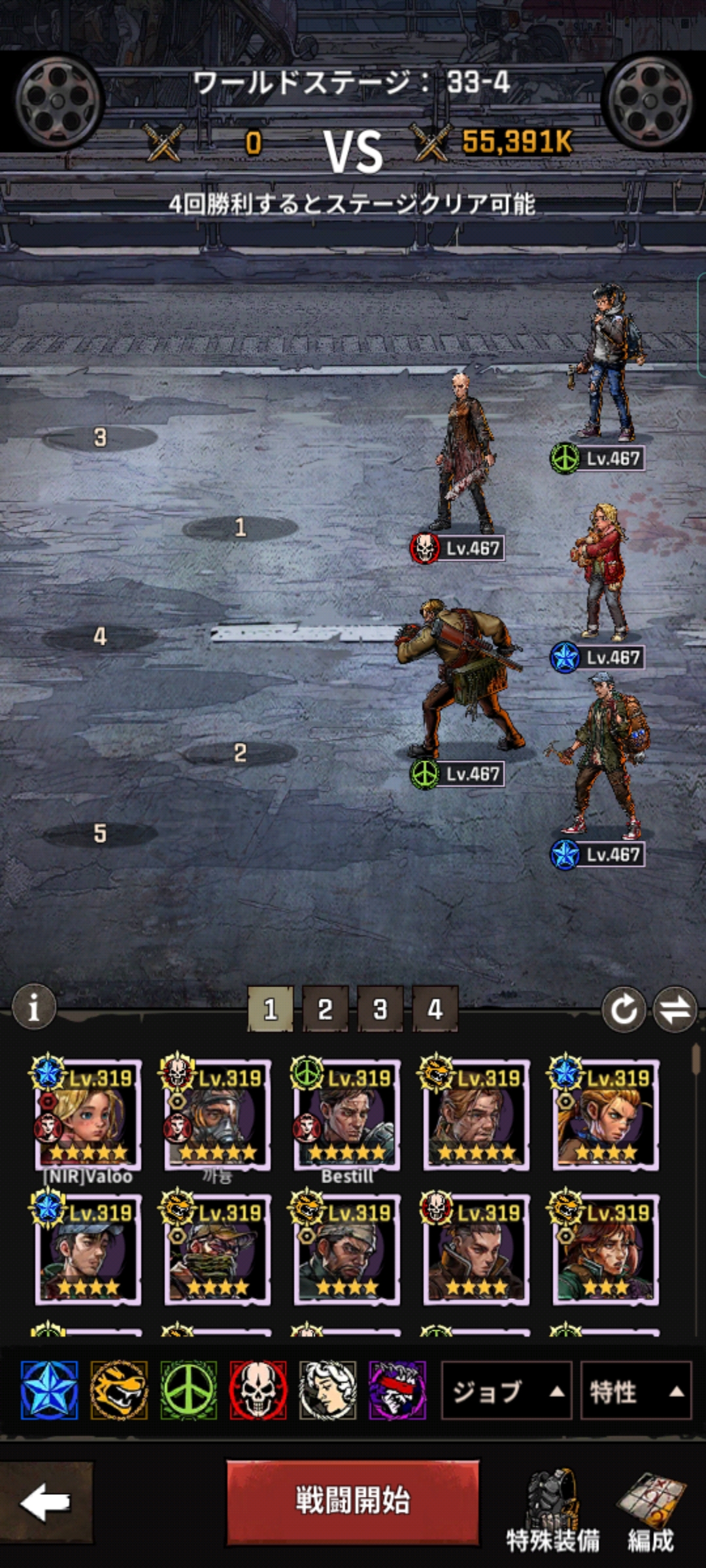Filter heroes by blue star faction

[x=50, y=1390]
